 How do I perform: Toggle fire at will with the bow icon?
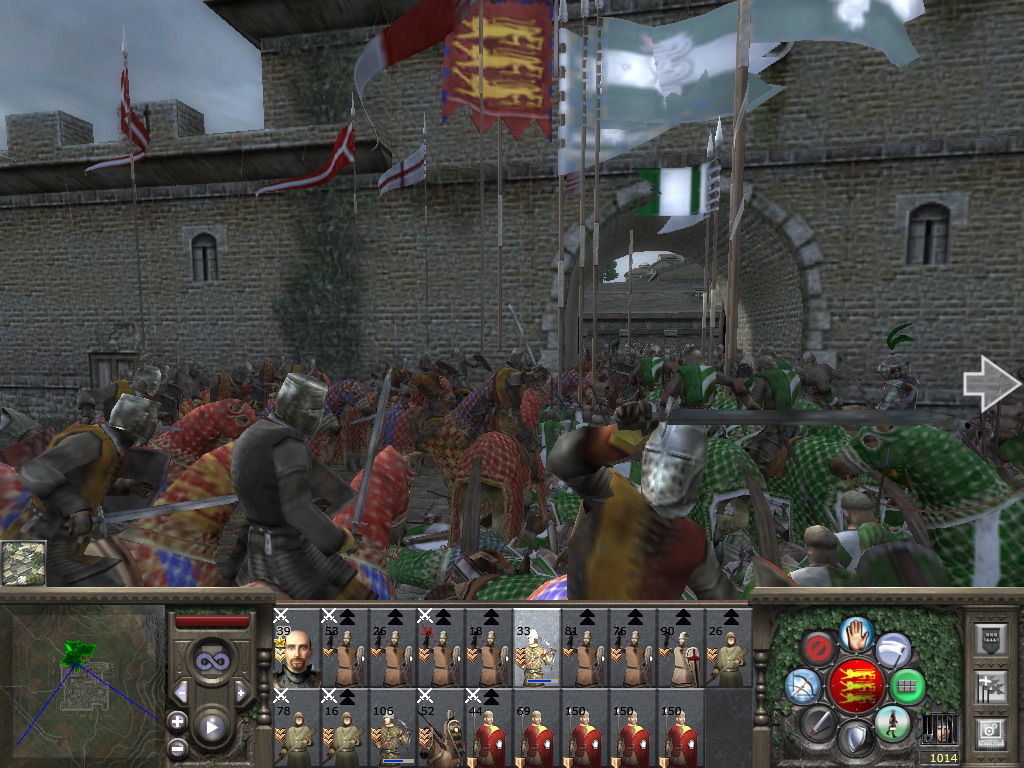[x=801, y=686]
